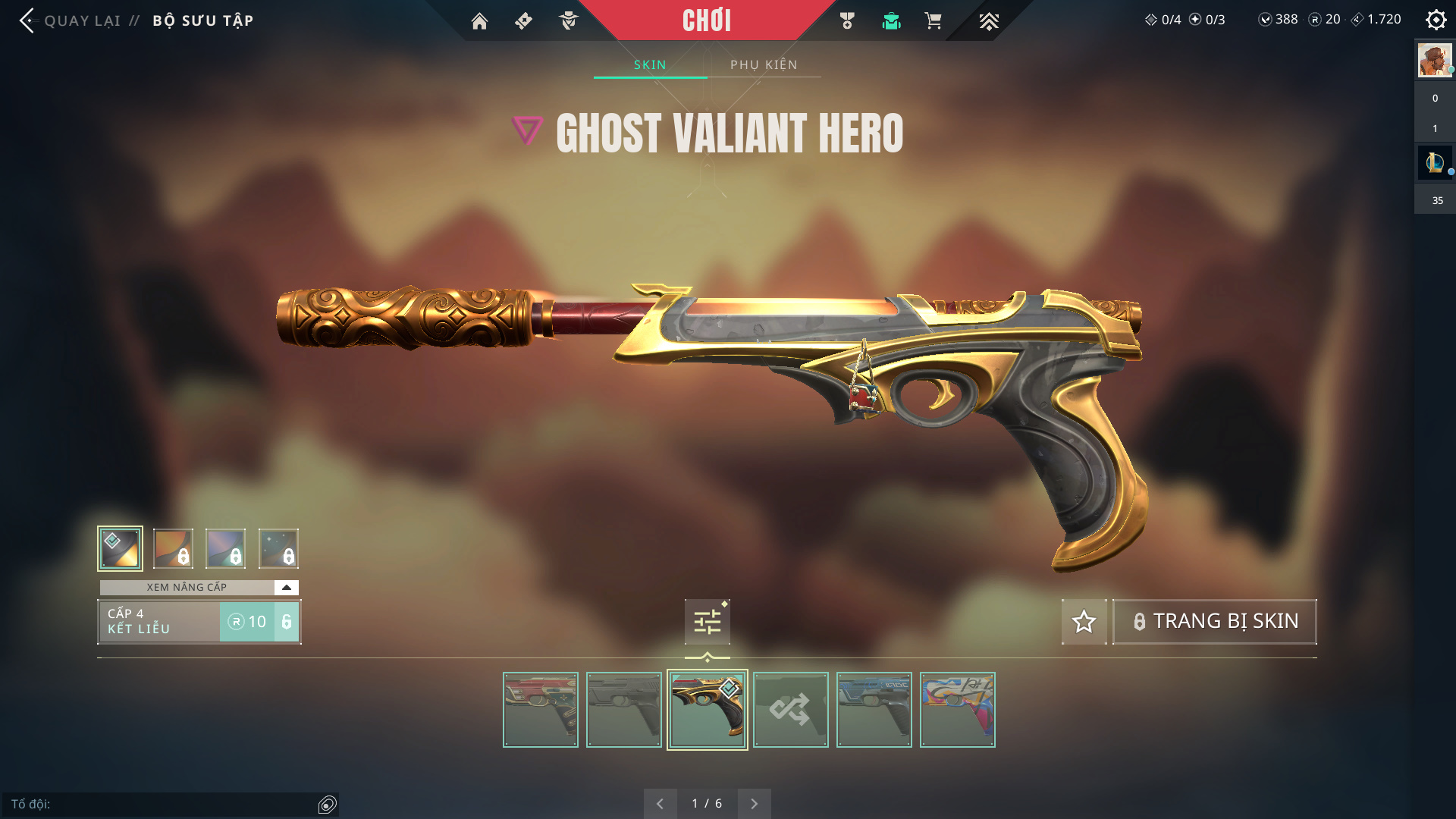Go to the next skin page
Viewport: 1456px width, 819px height.
[754, 803]
